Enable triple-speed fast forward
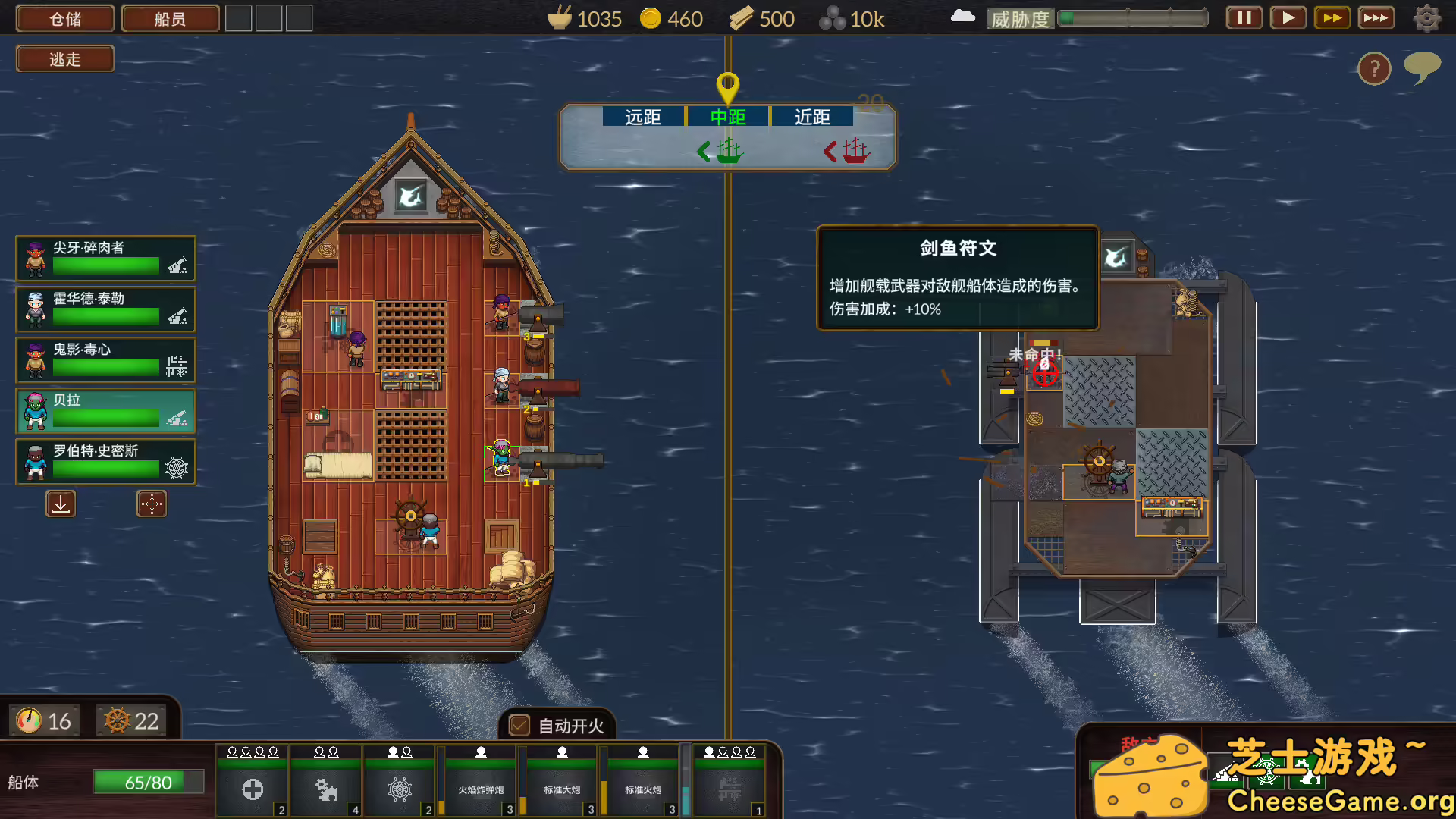The width and height of the screenshot is (1456, 819). point(1376,17)
